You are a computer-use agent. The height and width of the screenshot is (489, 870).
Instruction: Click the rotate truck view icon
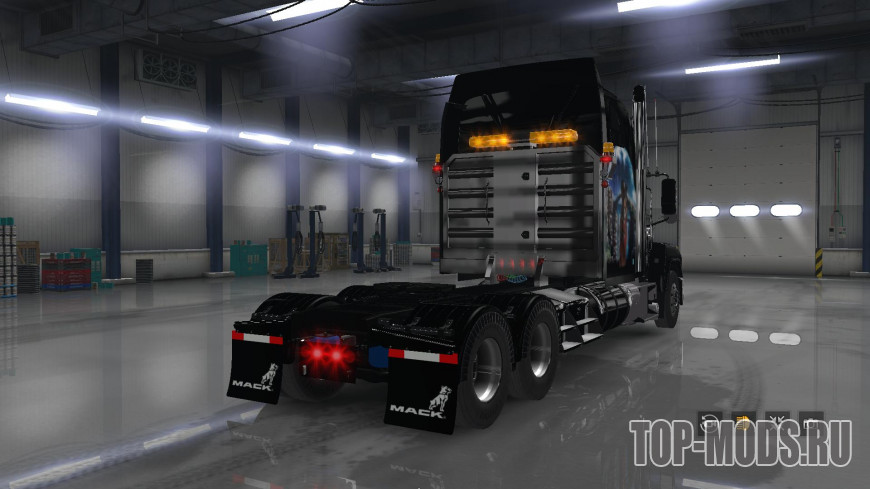[x=710, y=421]
